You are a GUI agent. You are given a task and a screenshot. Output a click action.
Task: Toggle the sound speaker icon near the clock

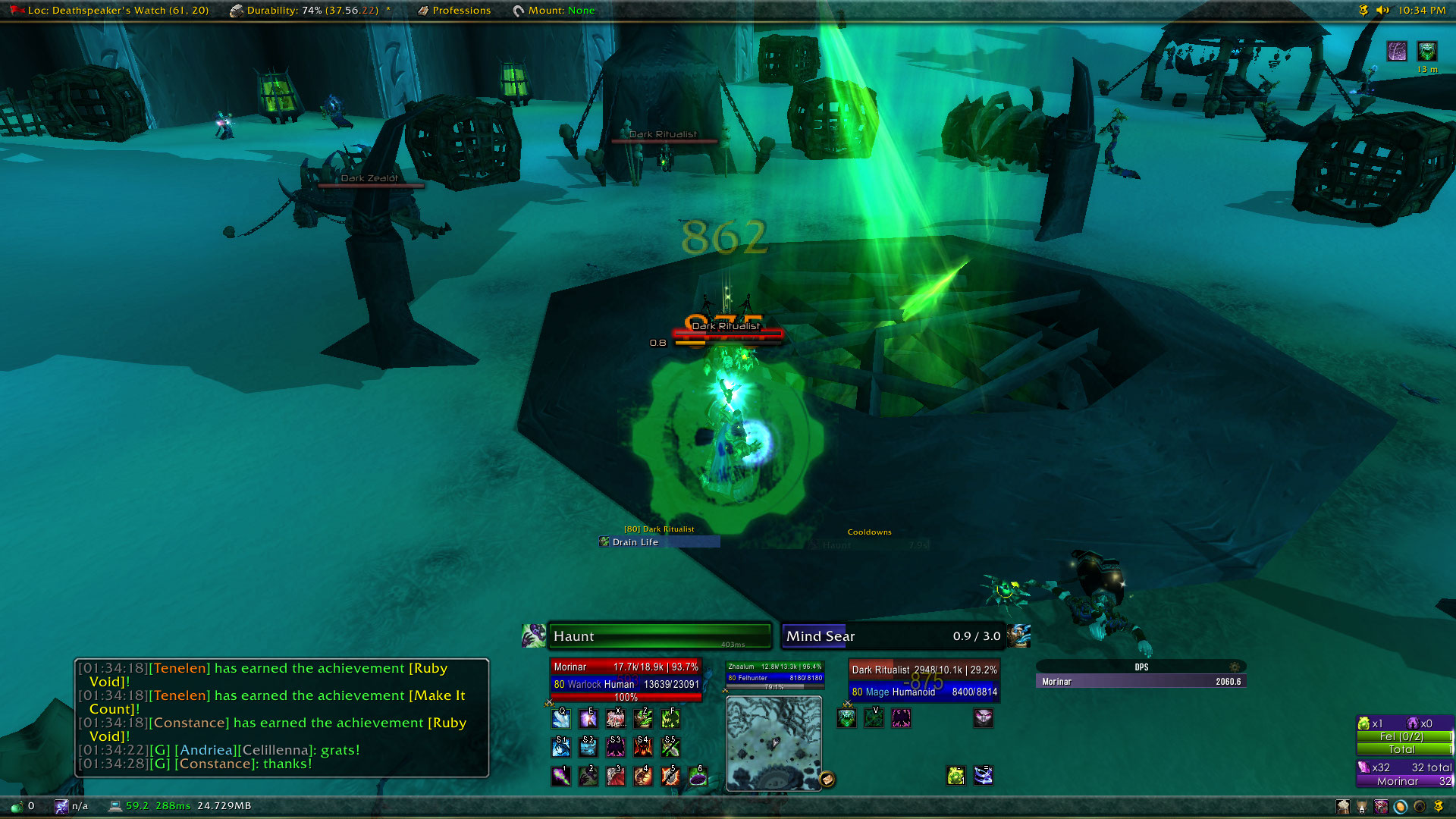(1382, 11)
